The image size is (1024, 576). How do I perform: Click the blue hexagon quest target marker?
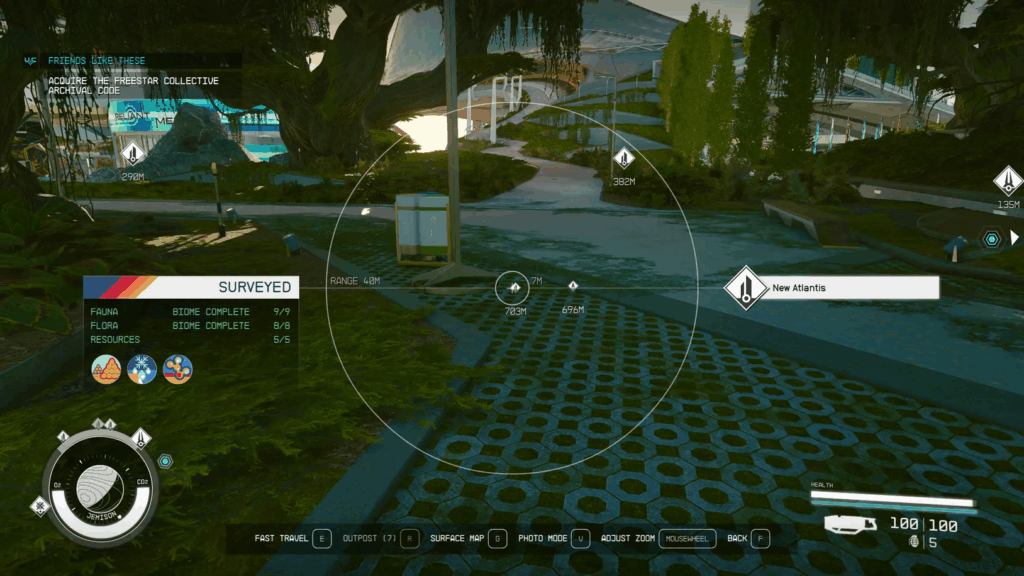[990, 238]
